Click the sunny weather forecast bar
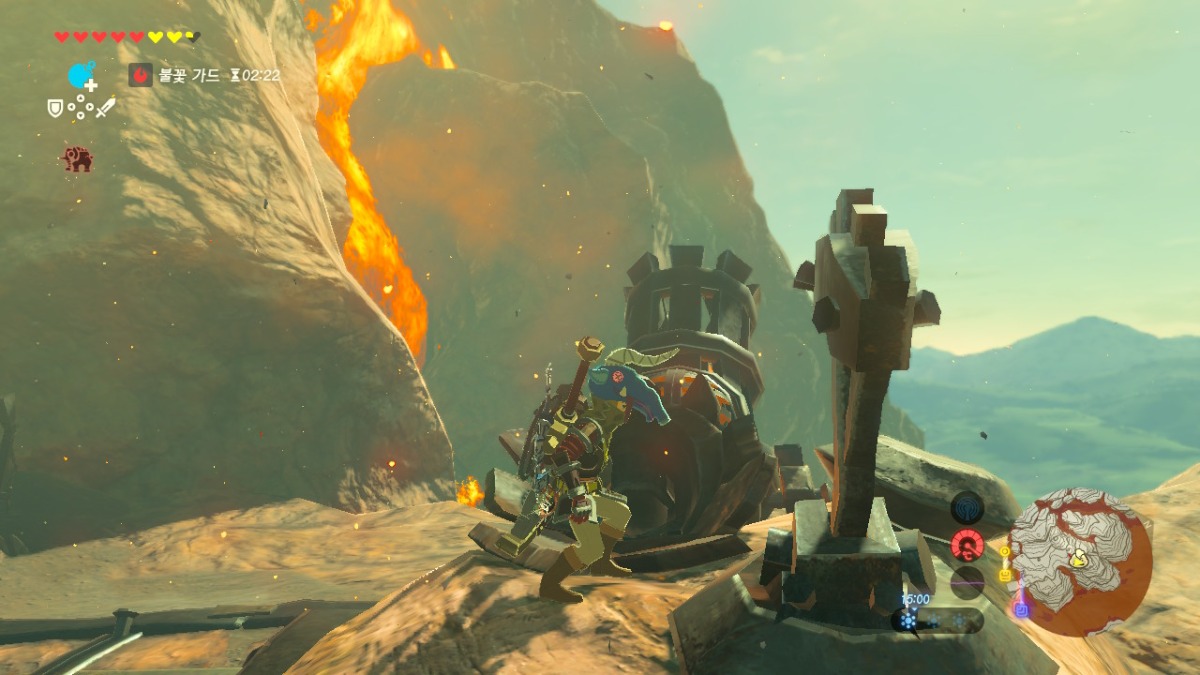 [936, 621]
